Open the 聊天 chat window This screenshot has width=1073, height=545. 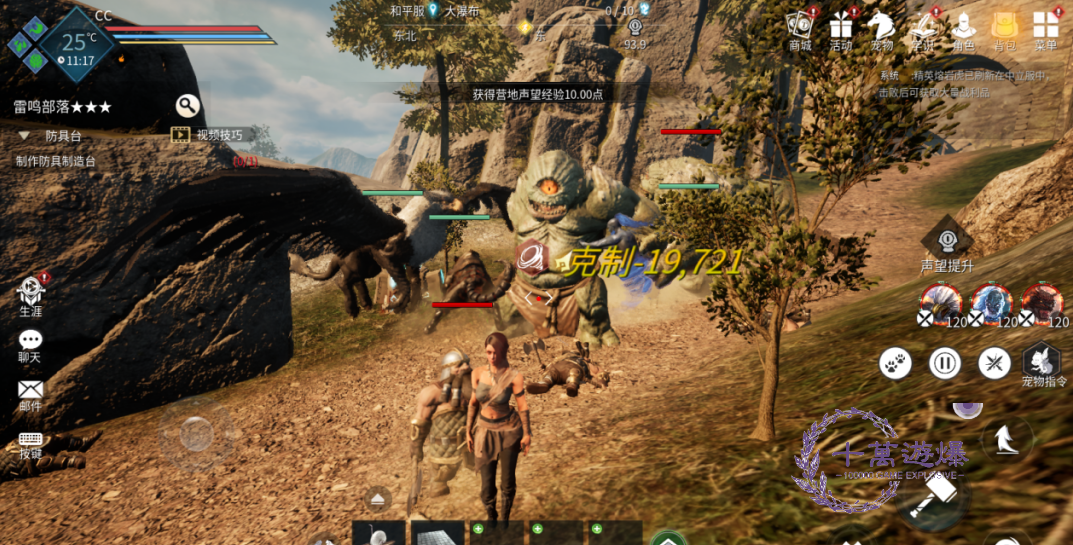[x=30, y=344]
